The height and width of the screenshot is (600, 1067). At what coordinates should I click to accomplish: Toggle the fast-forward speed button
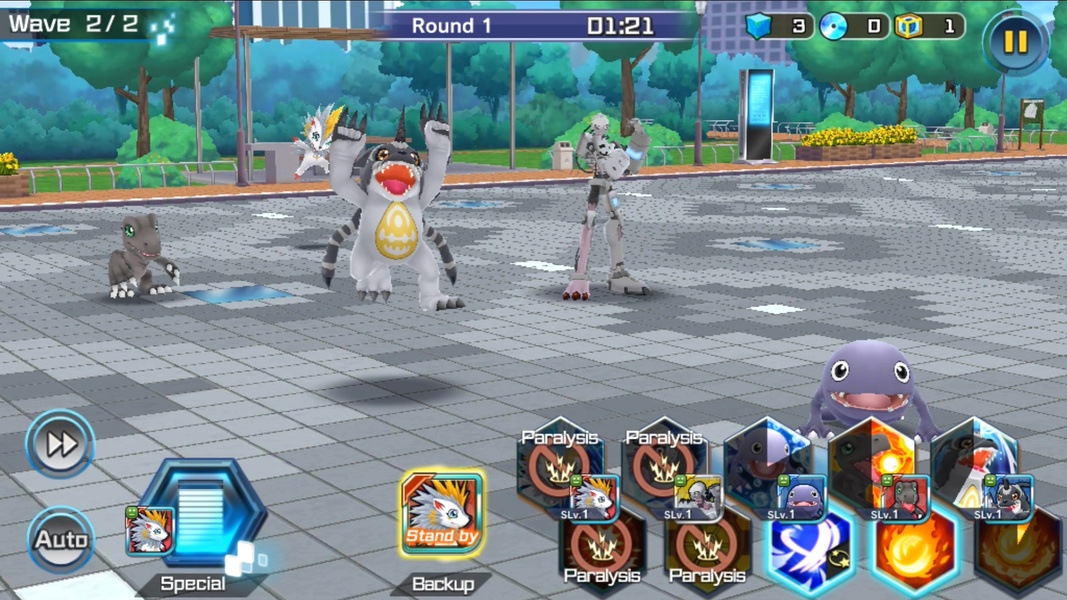60,443
